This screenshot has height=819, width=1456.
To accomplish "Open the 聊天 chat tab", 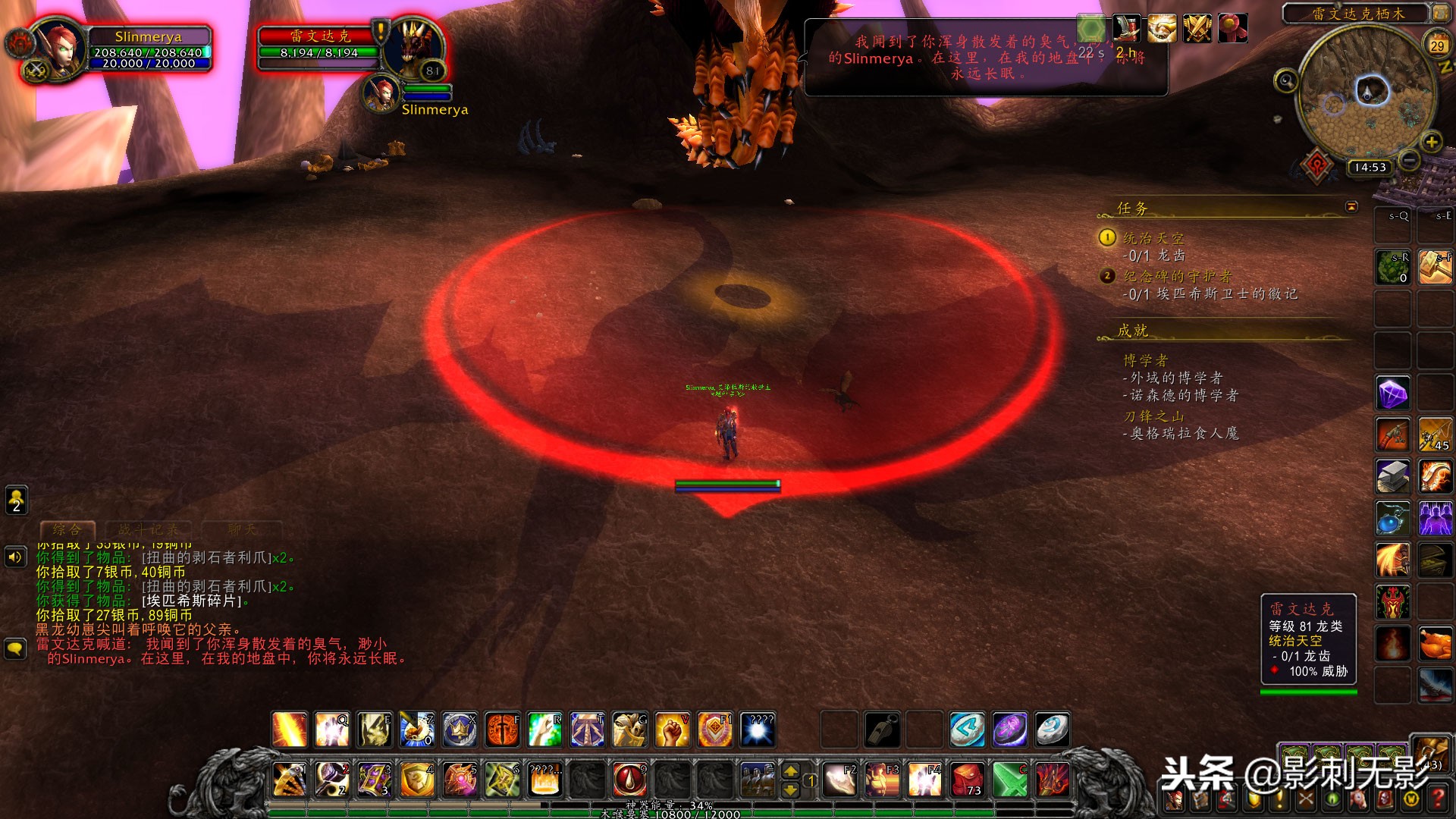I will click(242, 529).
